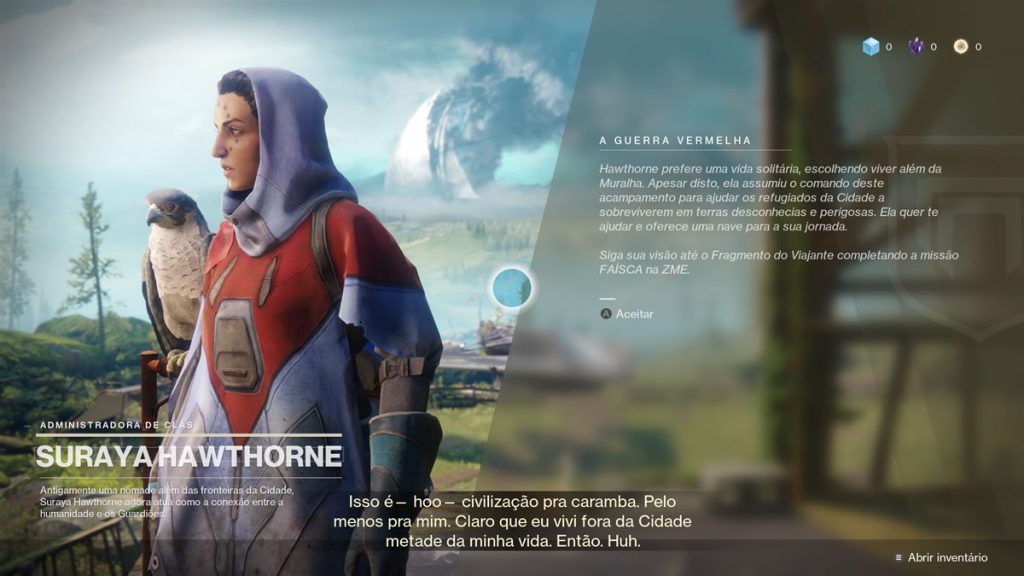Accept the A Guerra Vermelha quest
1024x576 pixels.
point(626,314)
